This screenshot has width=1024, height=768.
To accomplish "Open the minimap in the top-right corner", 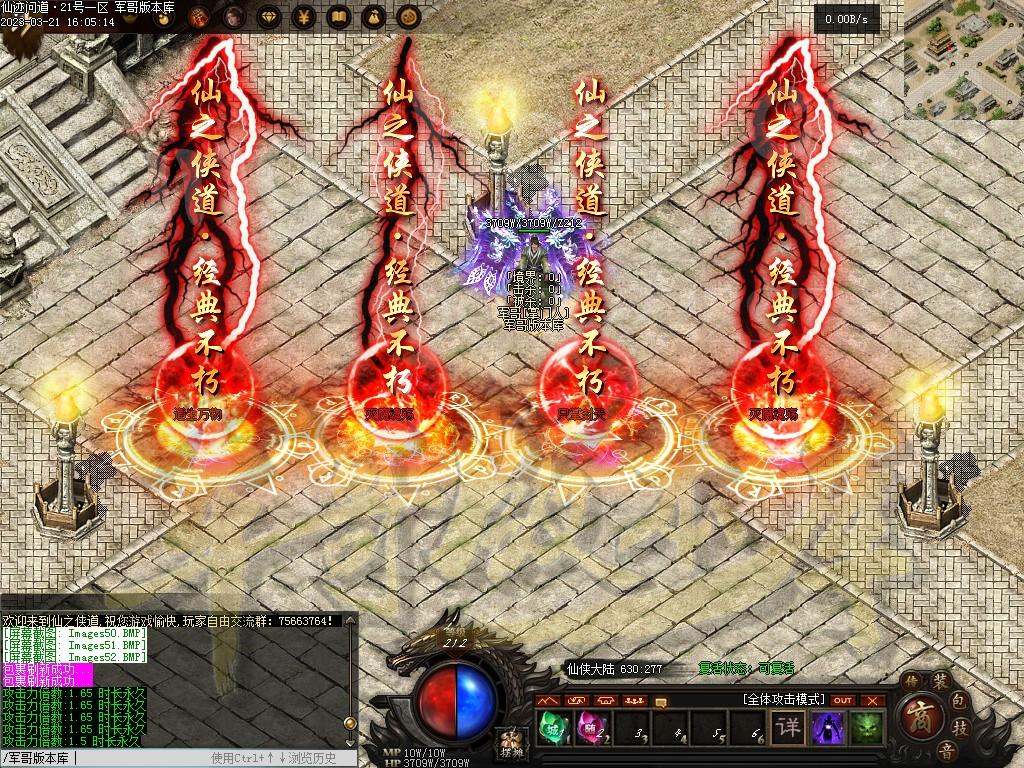I will pyautogui.click(x=963, y=59).
